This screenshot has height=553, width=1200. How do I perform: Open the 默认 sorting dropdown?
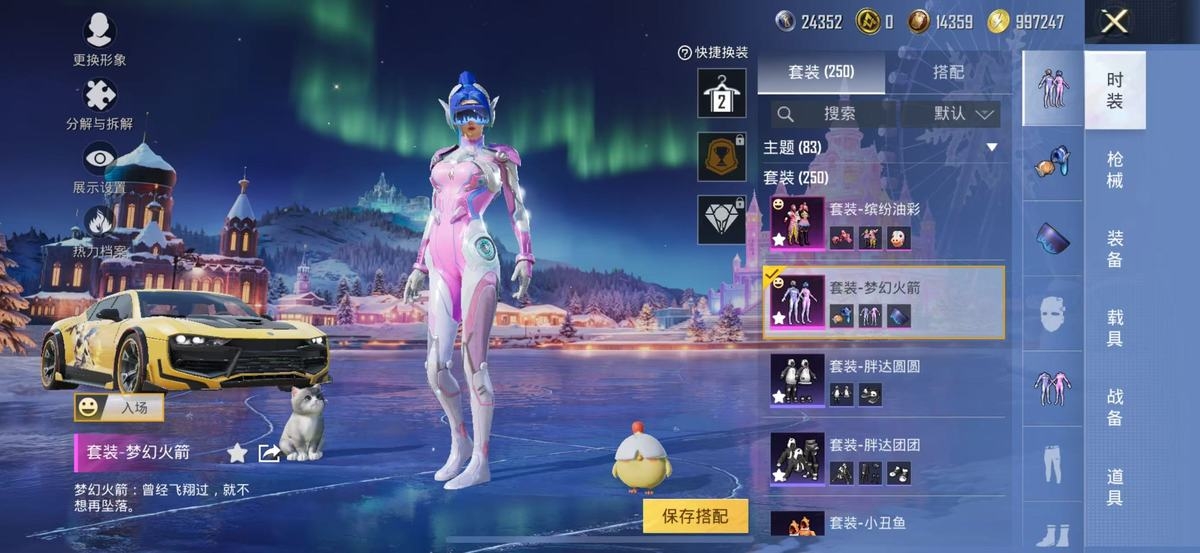pos(951,114)
